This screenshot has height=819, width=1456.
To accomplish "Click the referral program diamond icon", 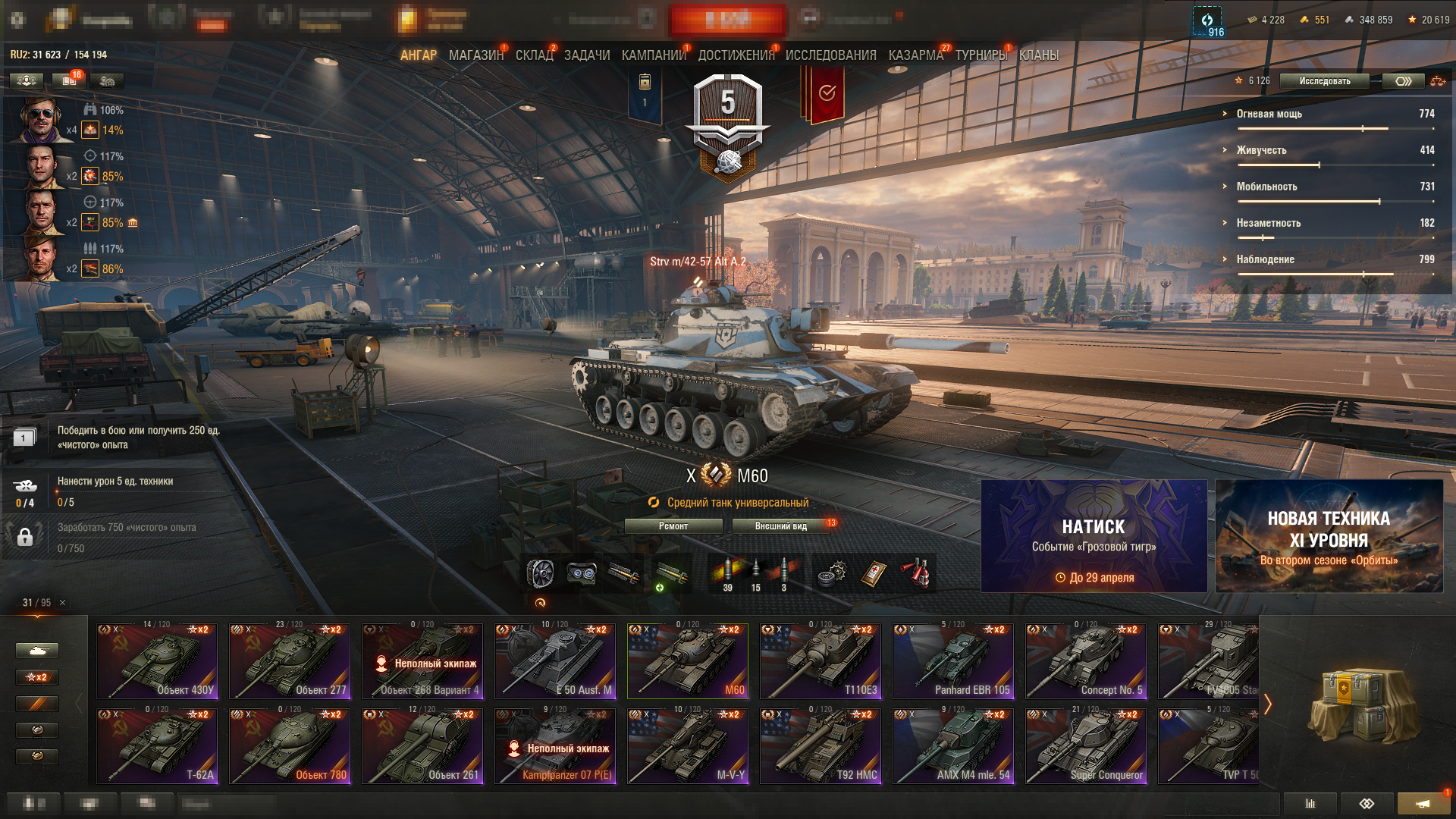I will 1368,803.
